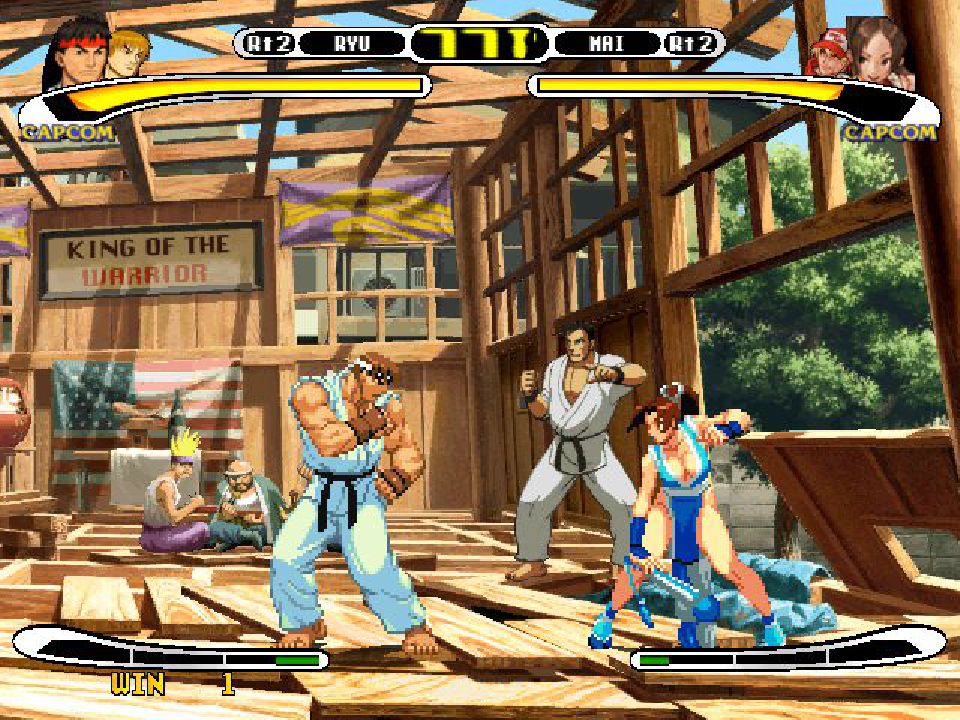
Task: Select the red-cap teammate portrait beside Mai
Action: pyautogui.click(x=829, y=55)
